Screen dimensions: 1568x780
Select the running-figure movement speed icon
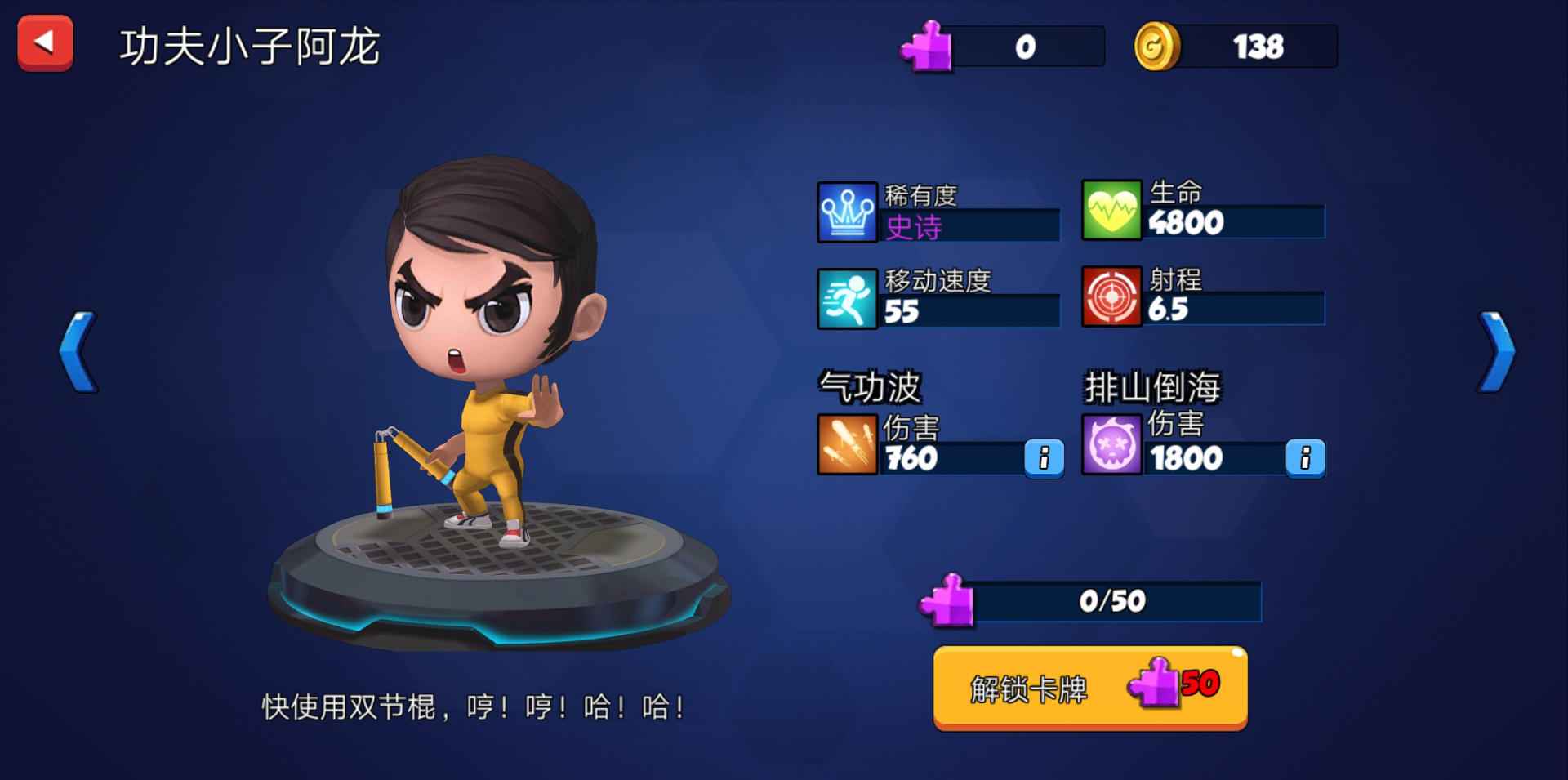848,298
